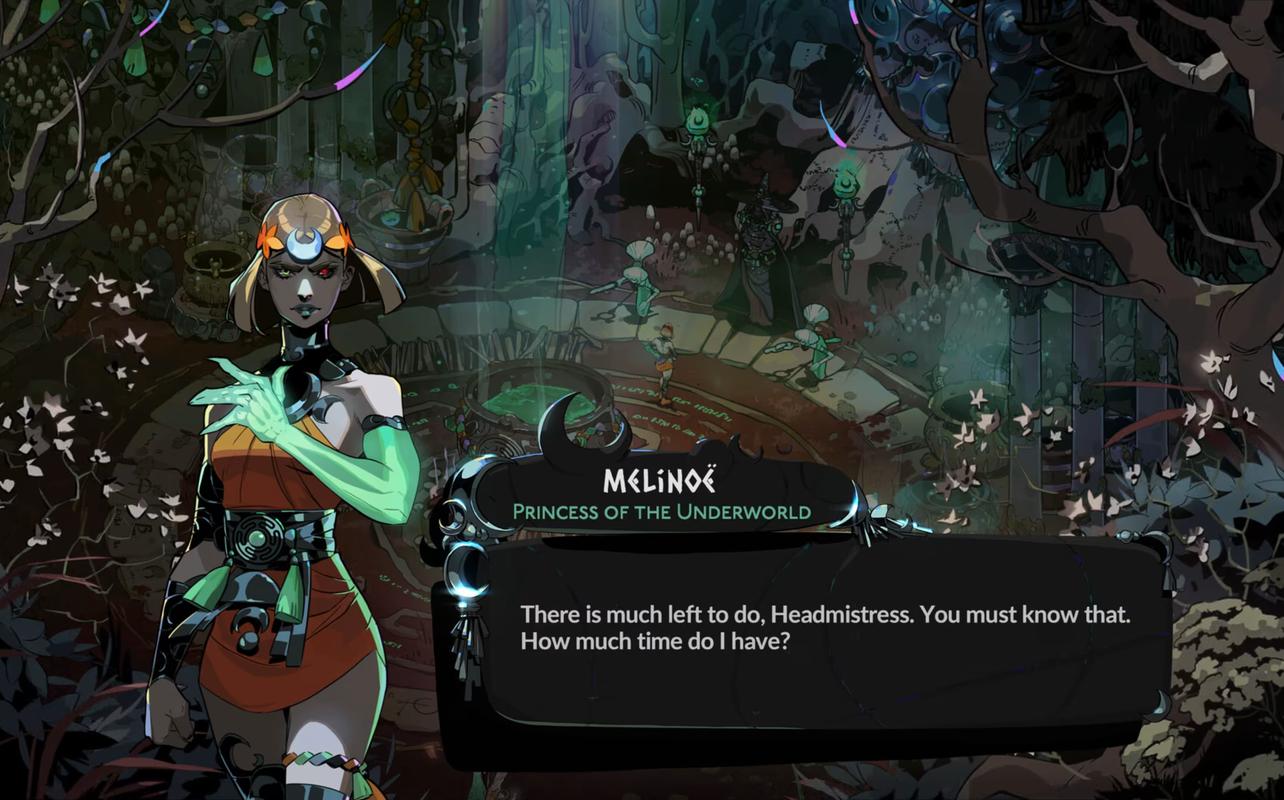The image size is (1284, 800).
Task: Click the glowing green eye symbol in the cave alcove
Action: (x=699, y=119)
